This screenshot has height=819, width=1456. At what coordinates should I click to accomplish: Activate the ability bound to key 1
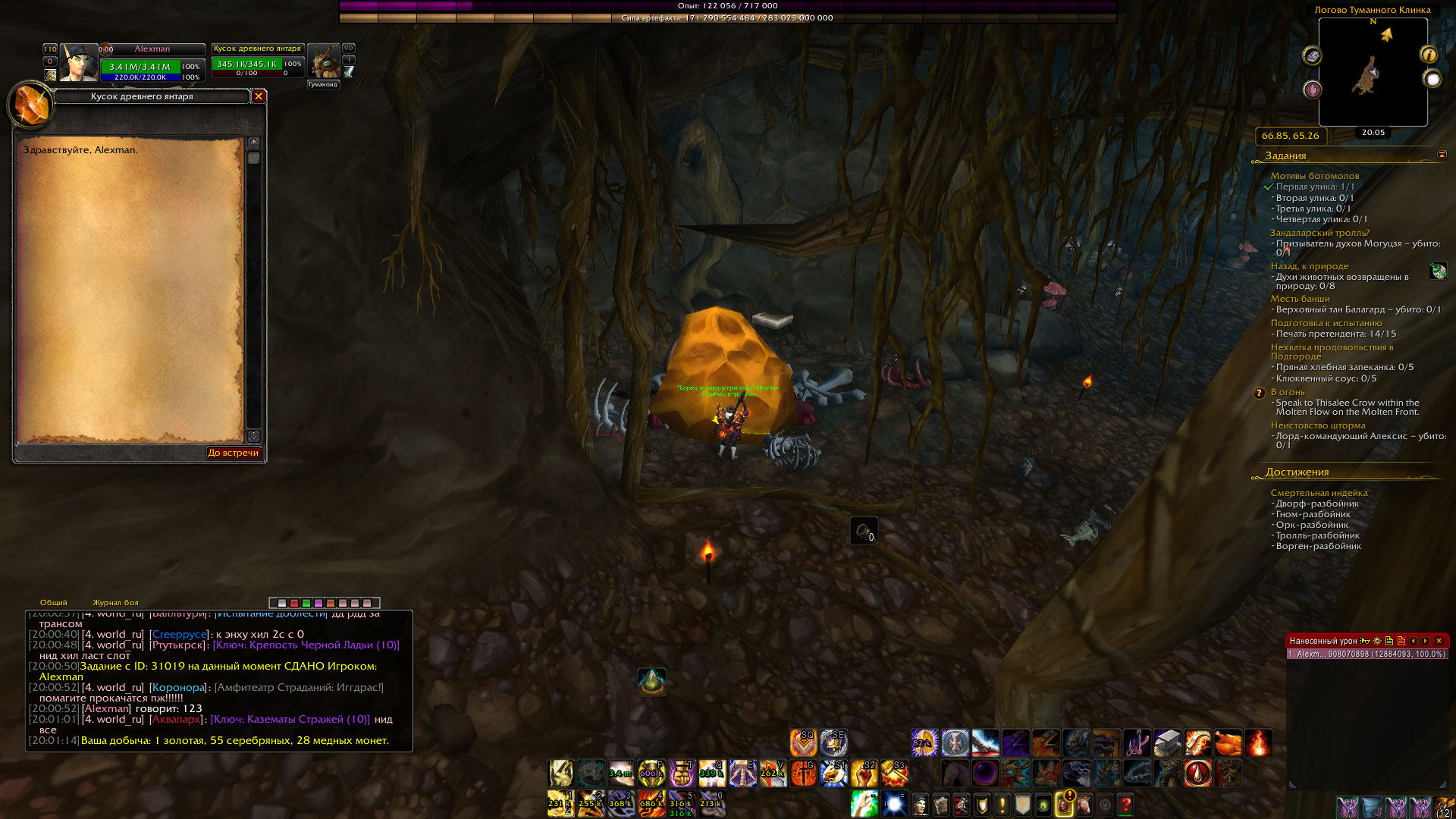coord(560,804)
